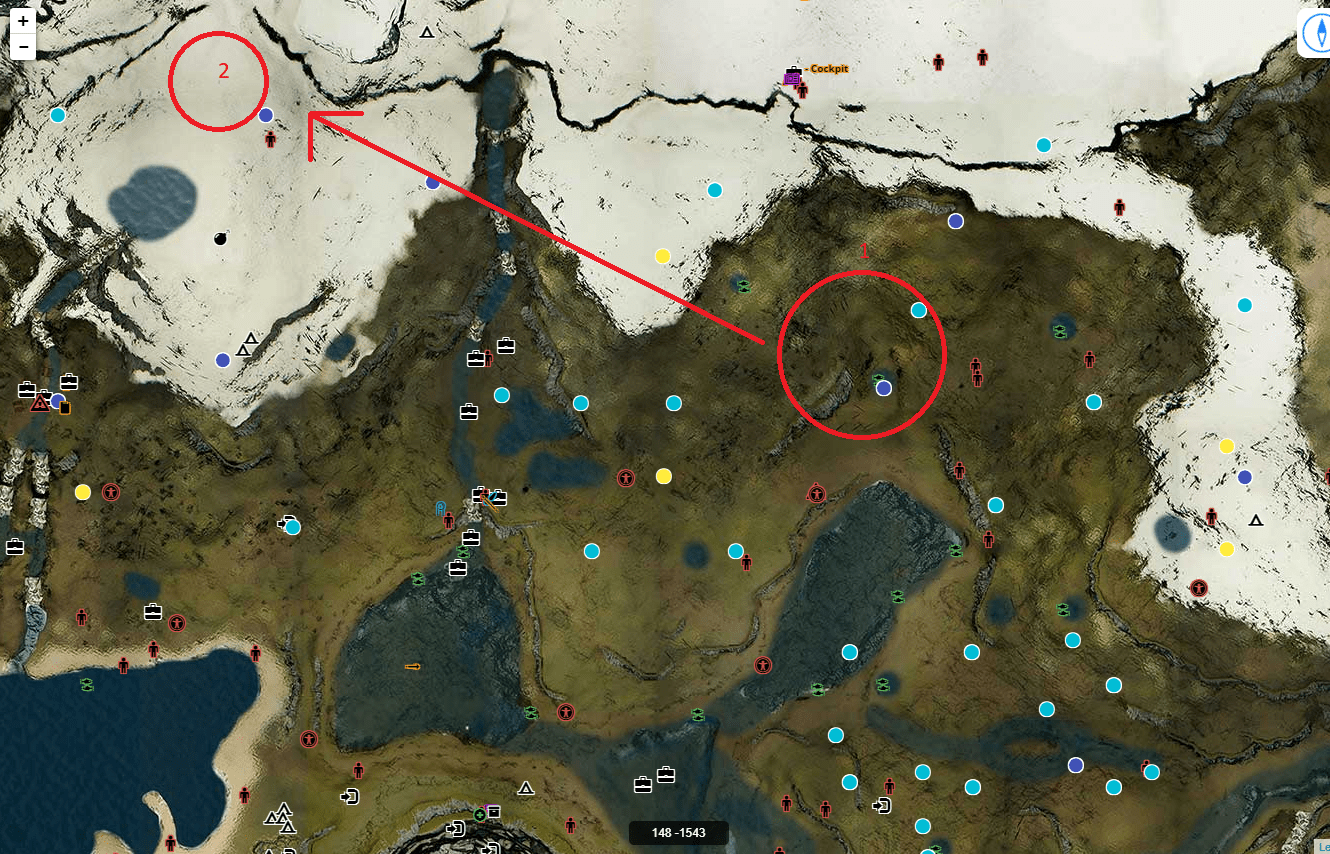
Task: Select the orange sled icon on the lower left
Action: [412, 667]
